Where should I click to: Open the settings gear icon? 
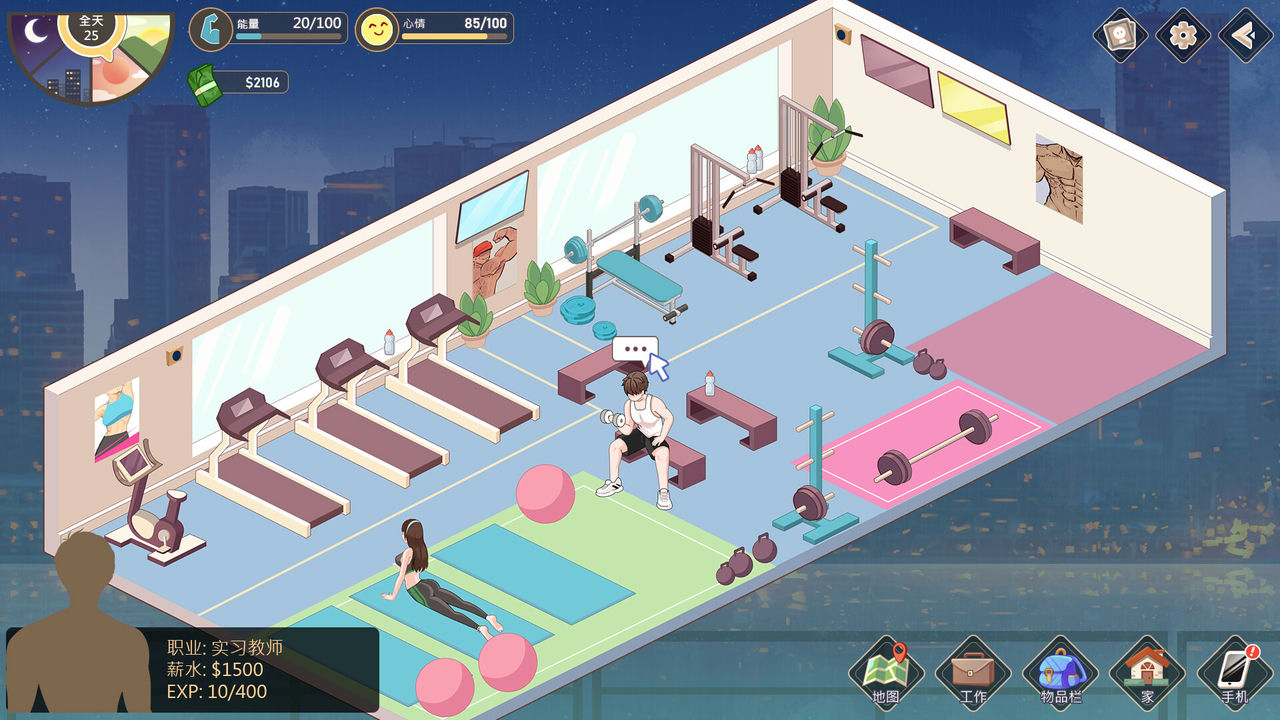(1183, 36)
